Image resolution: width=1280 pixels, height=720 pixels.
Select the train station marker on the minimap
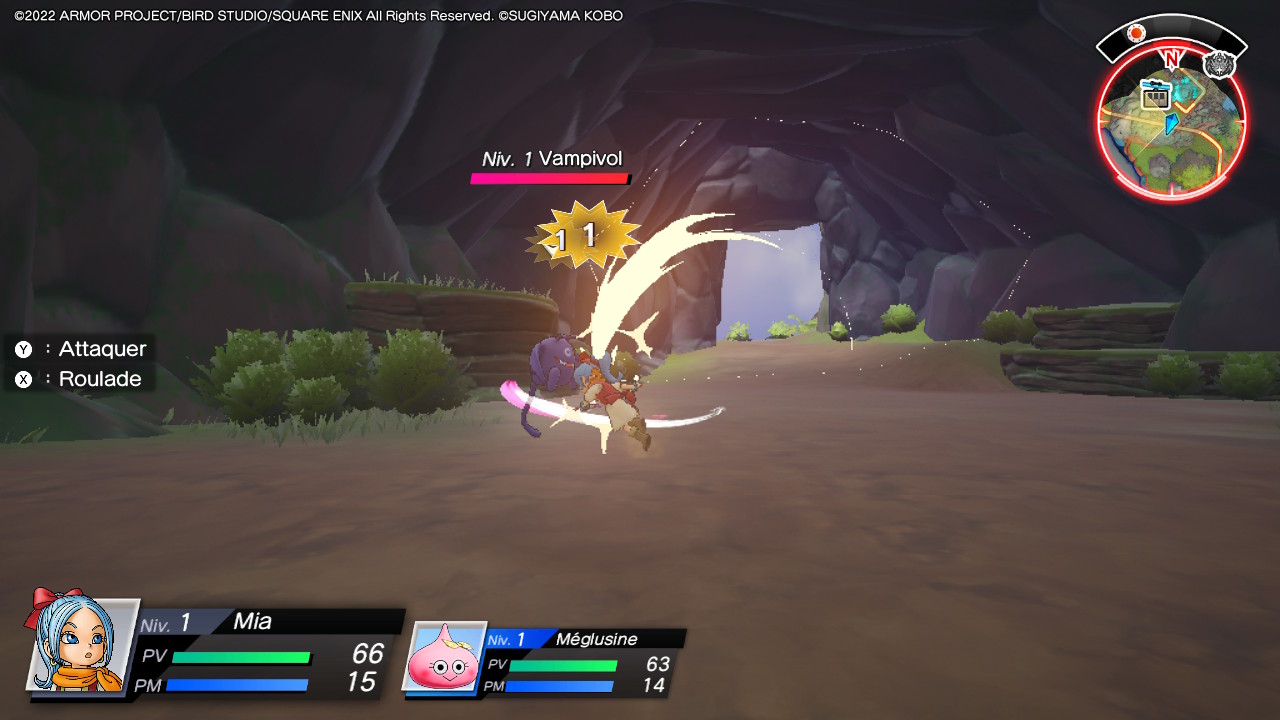[1156, 96]
